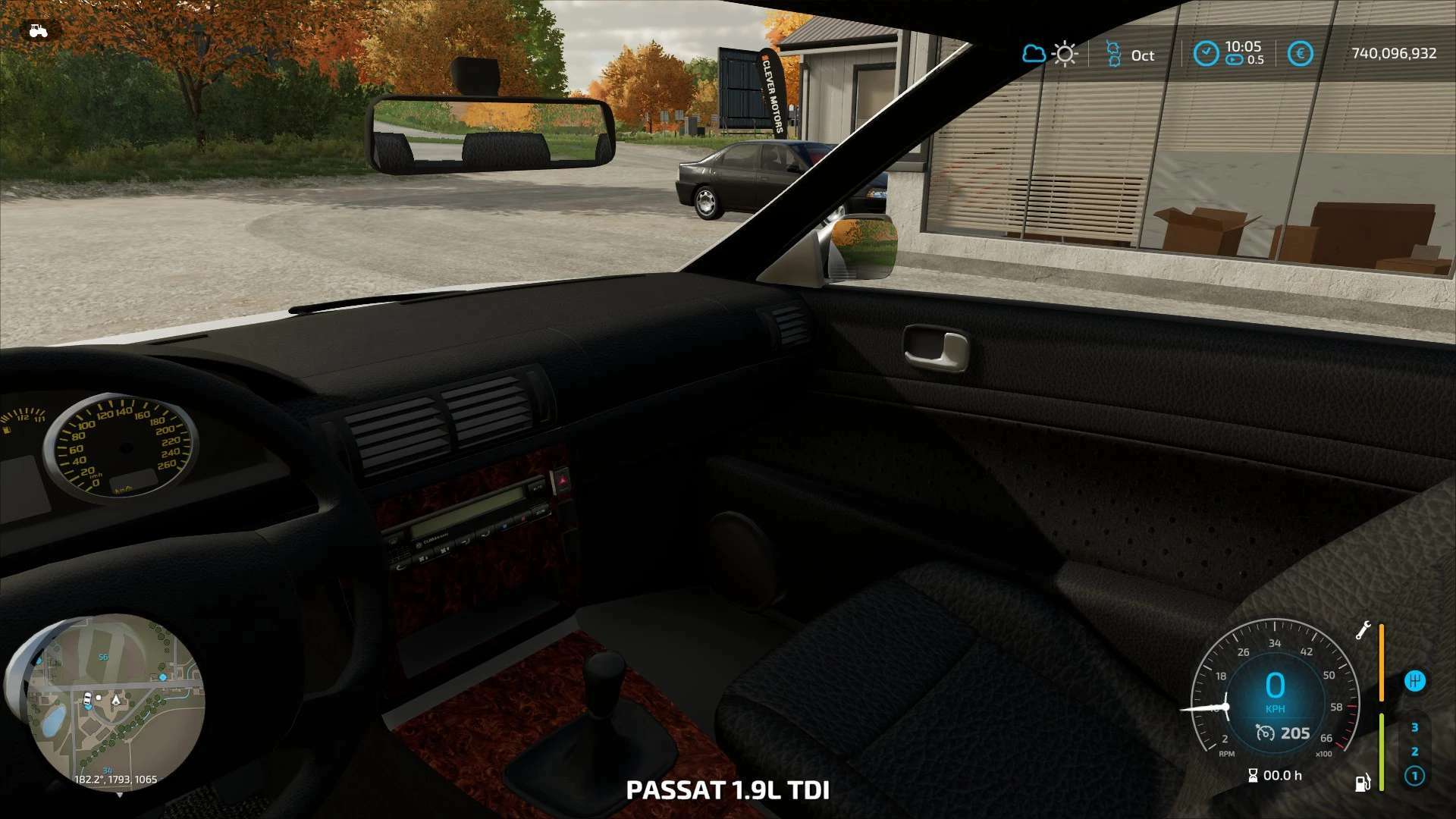Click the cloud weather icon
The image size is (1456, 819).
coord(1033,54)
